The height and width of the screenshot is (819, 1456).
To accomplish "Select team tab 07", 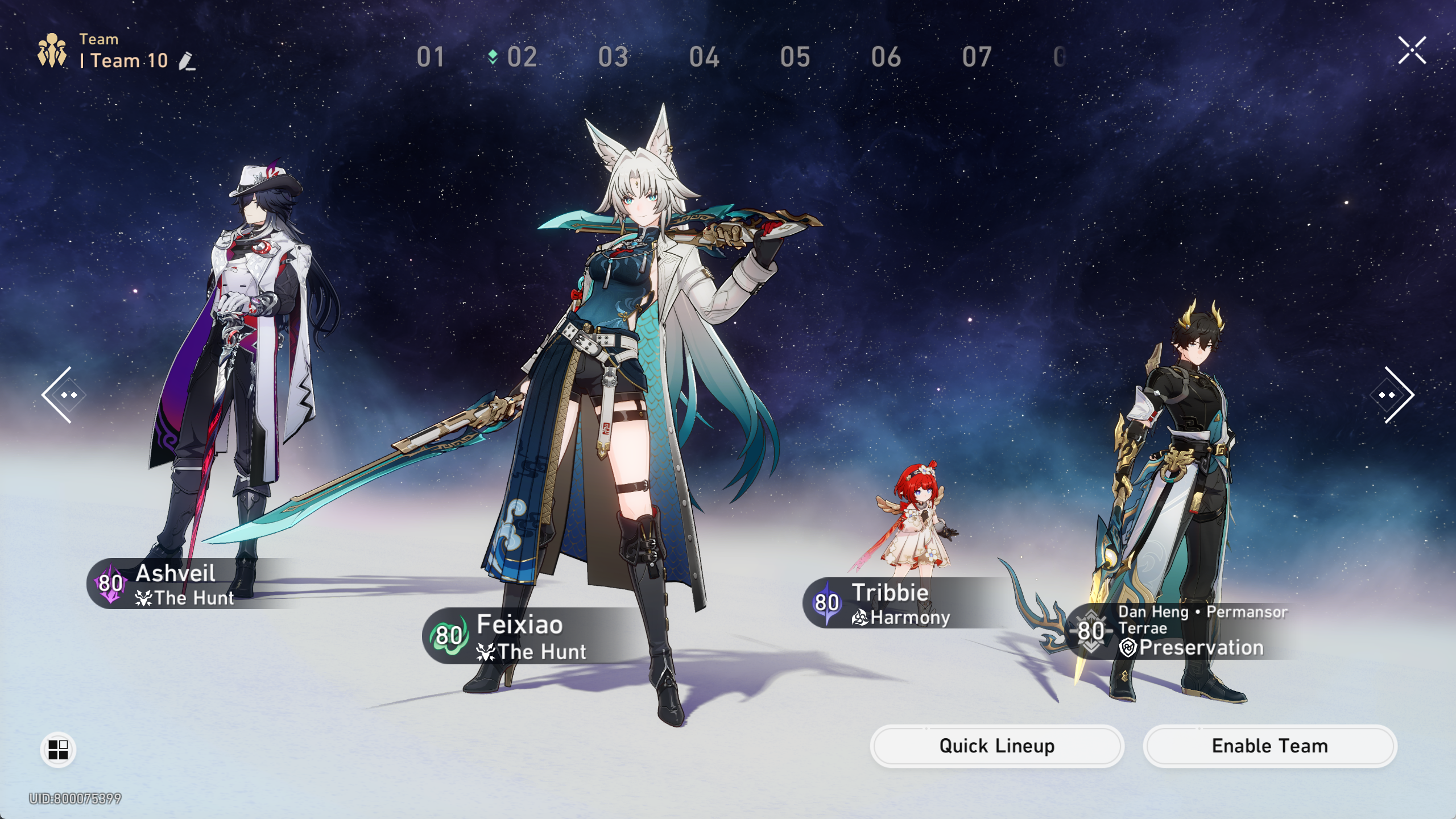I will (x=977, y=57).
